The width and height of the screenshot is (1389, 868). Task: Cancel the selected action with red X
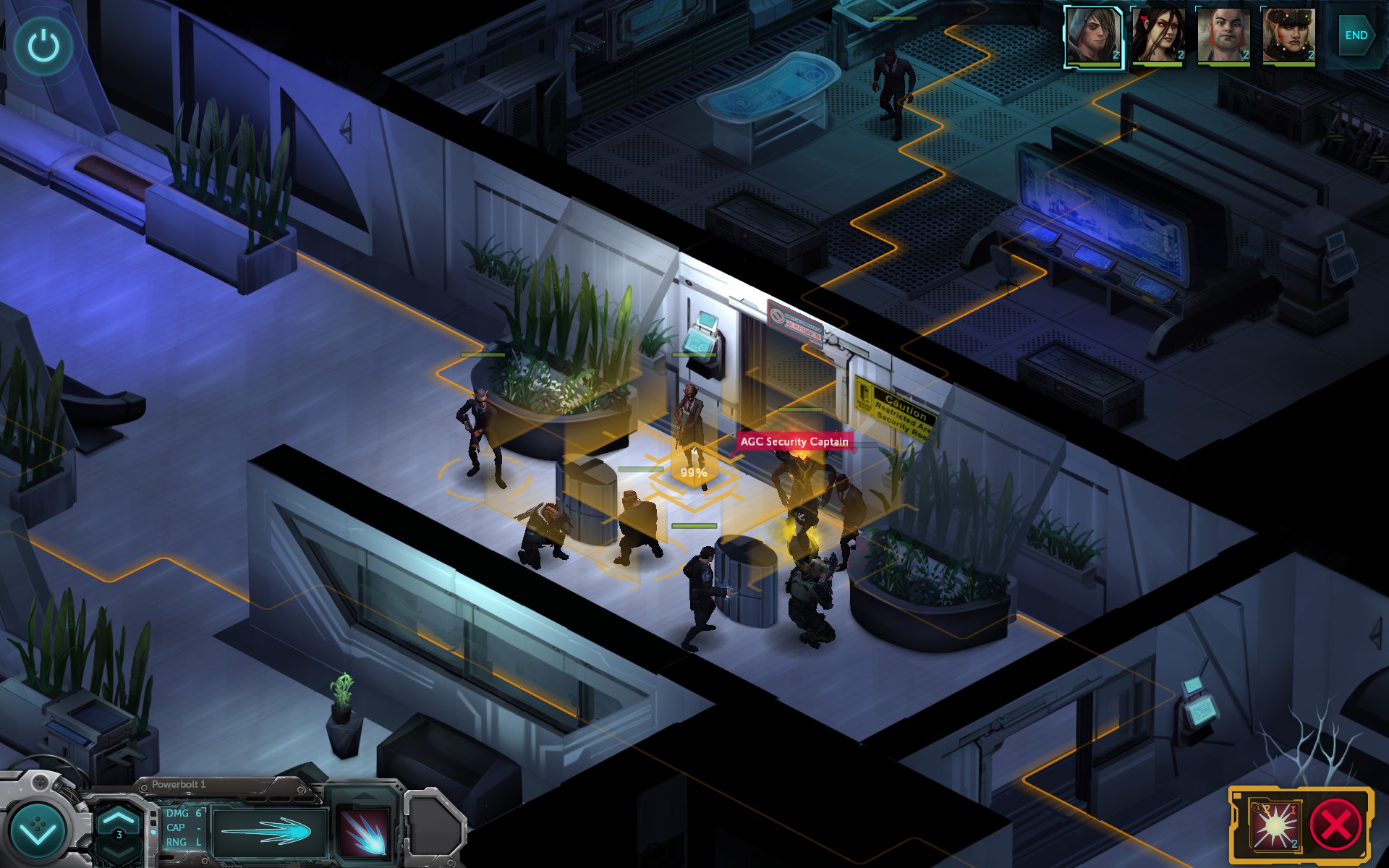tap(1335, 825)
